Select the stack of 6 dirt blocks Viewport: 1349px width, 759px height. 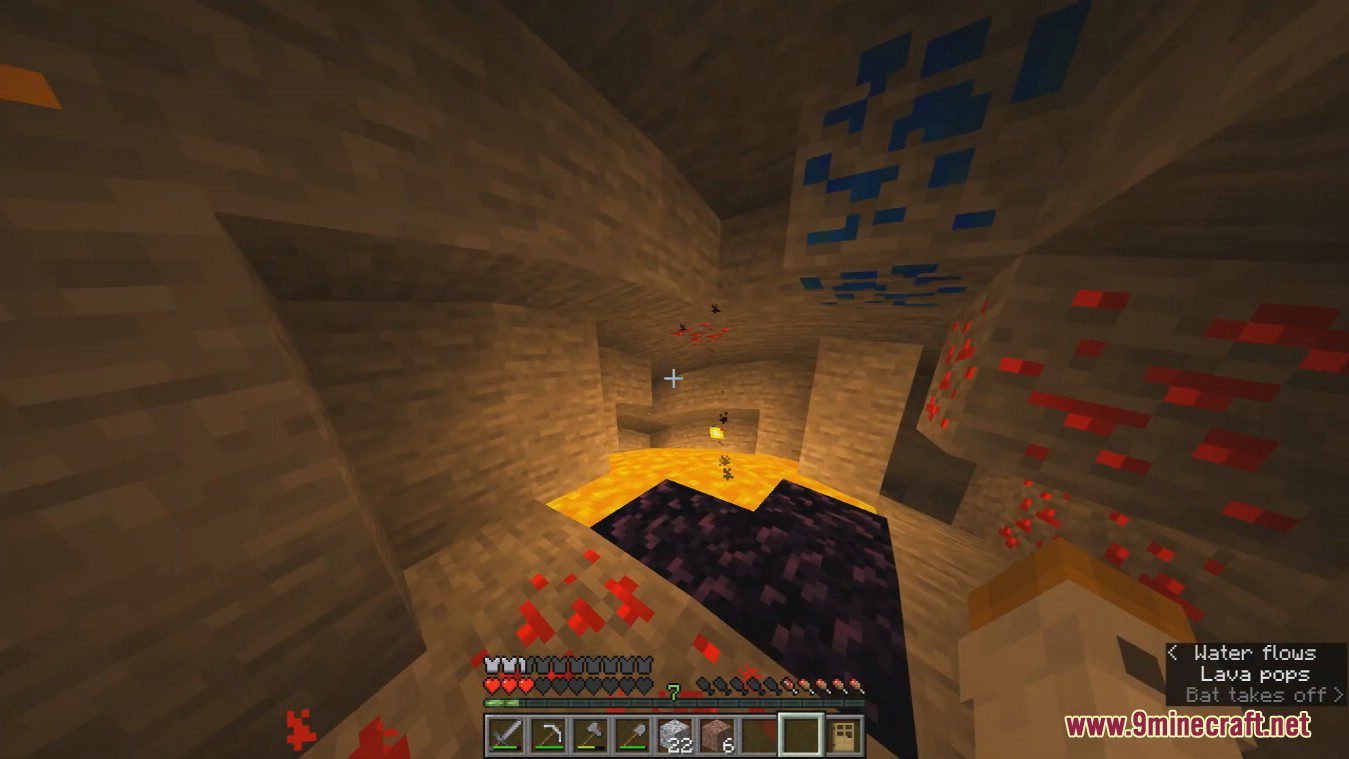point(717,735)
